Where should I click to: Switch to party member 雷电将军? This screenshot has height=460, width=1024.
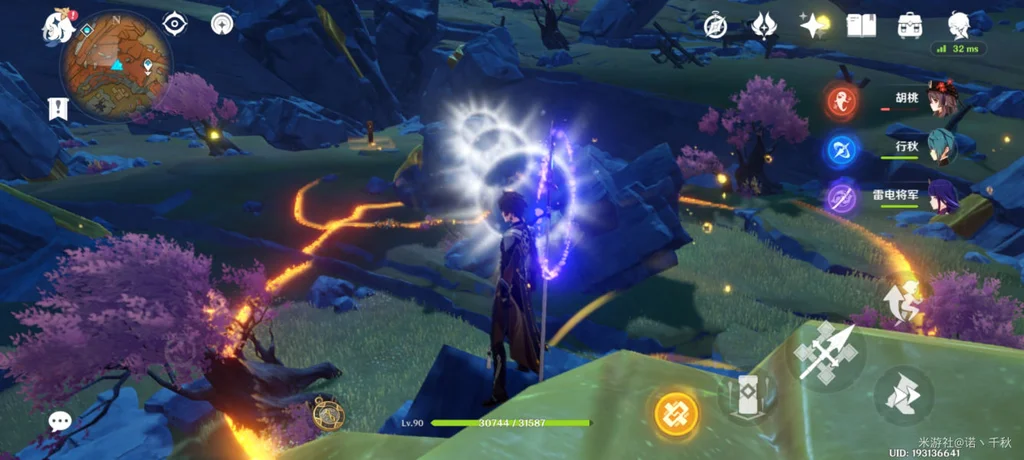pos(941,195)
